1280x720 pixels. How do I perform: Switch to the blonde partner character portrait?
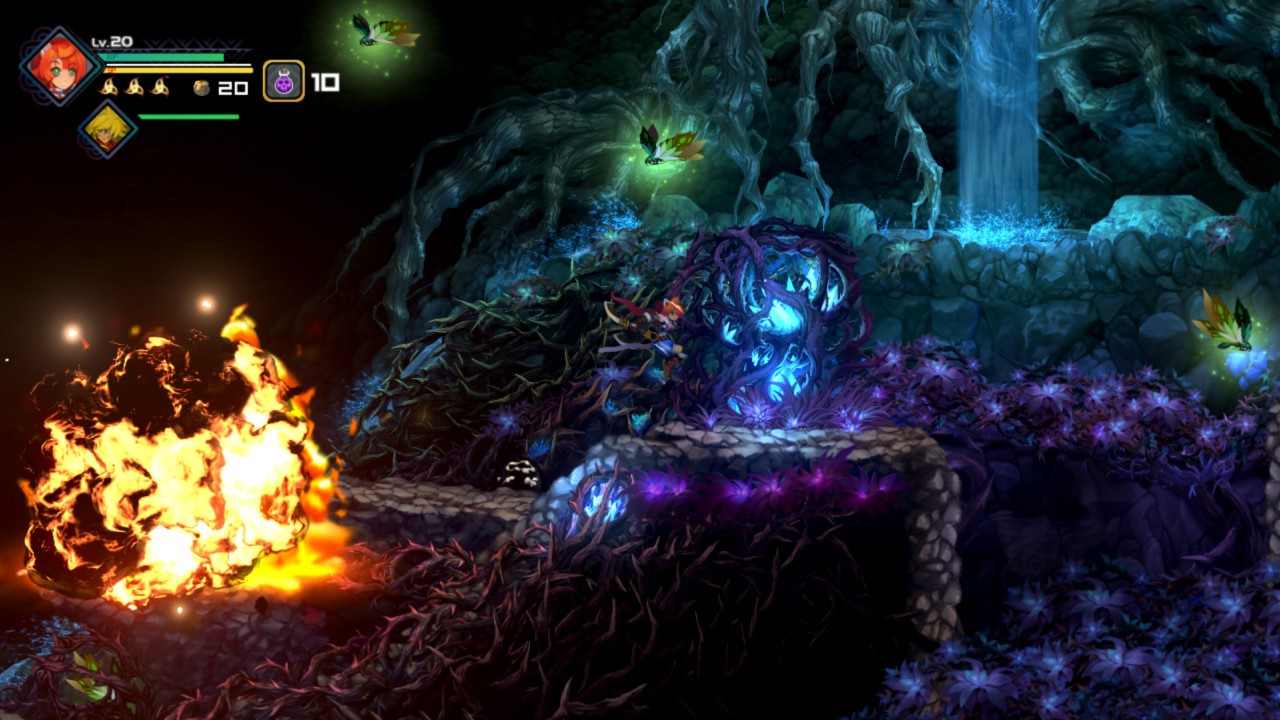click(107, 129)
